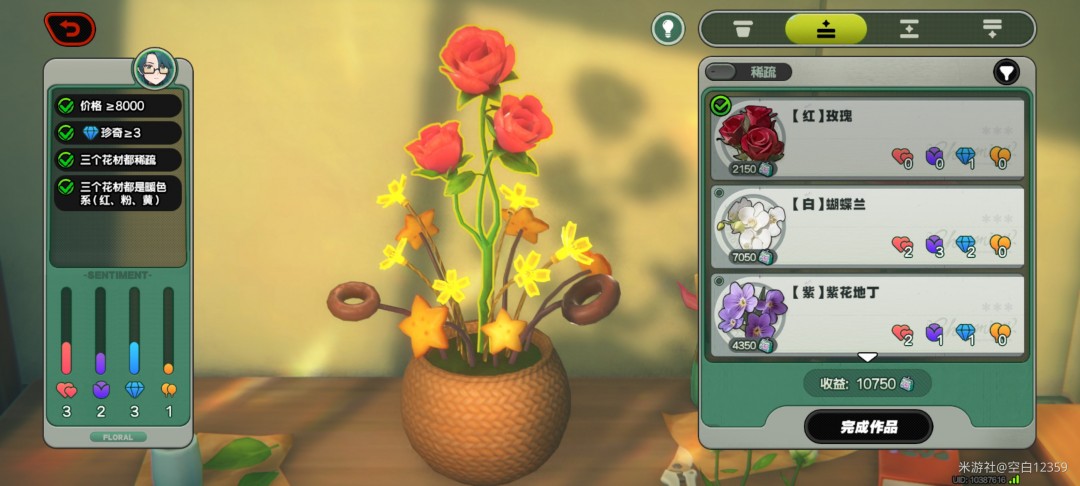This screenshot has width=1080, height=486.
Task: Choose the 【白】蝴蝶兰 white orchid entry
Action: (x=866, y=227)
